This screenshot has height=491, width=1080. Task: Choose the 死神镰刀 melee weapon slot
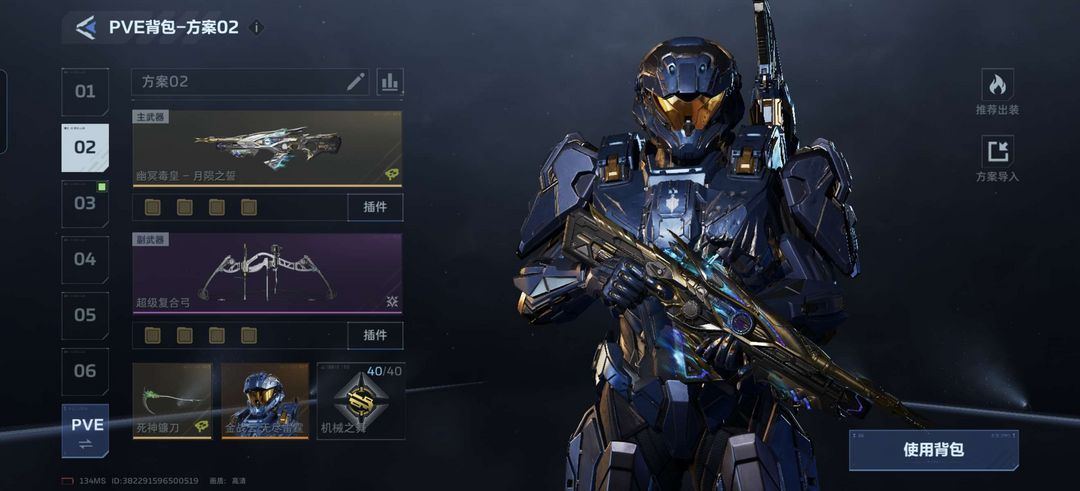(172, 401)
